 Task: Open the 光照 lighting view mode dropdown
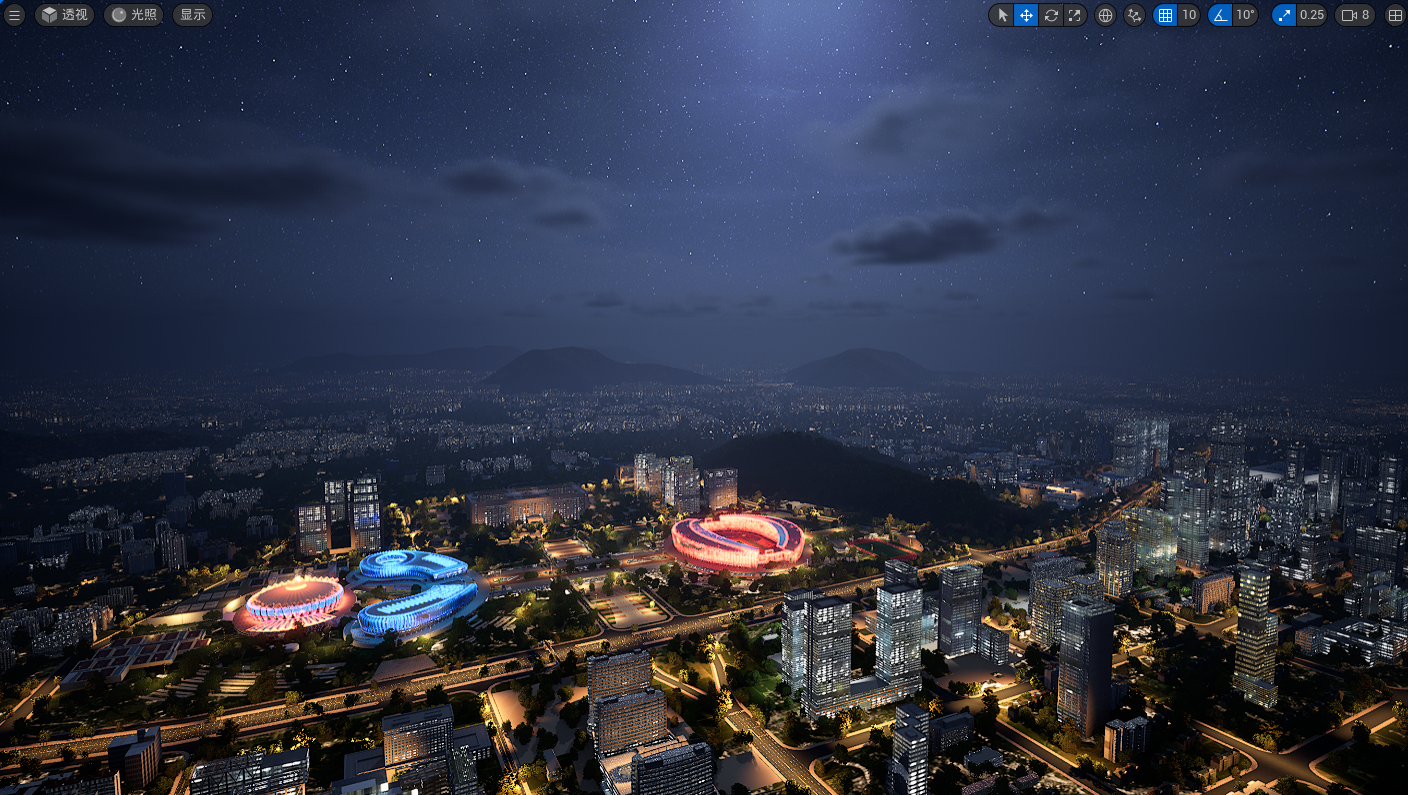pyautogui.click(x=134, y=15)
